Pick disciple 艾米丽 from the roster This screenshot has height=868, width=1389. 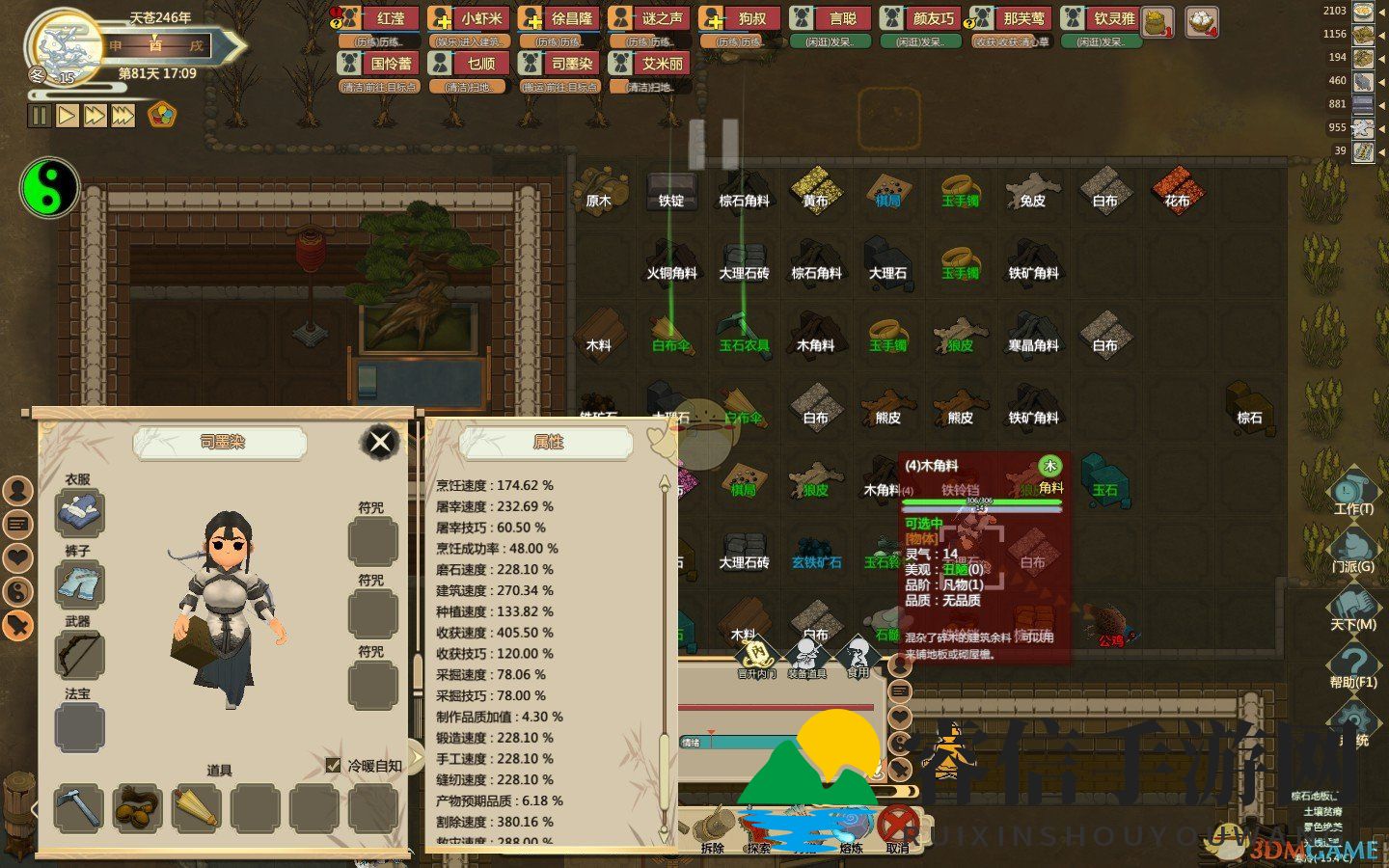[x=649, y=65]
